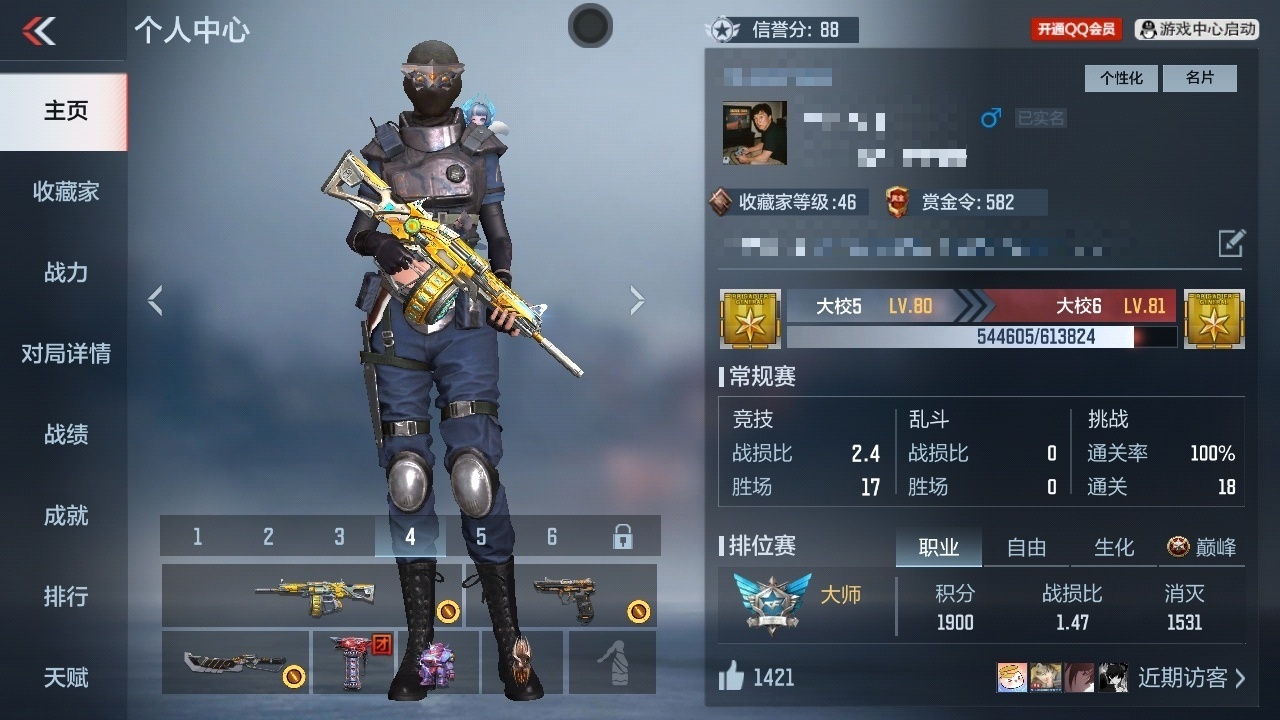This screenshot has width=1280, height=720.
Task: Open the 名片 name card button
Action: [1199, 78]
